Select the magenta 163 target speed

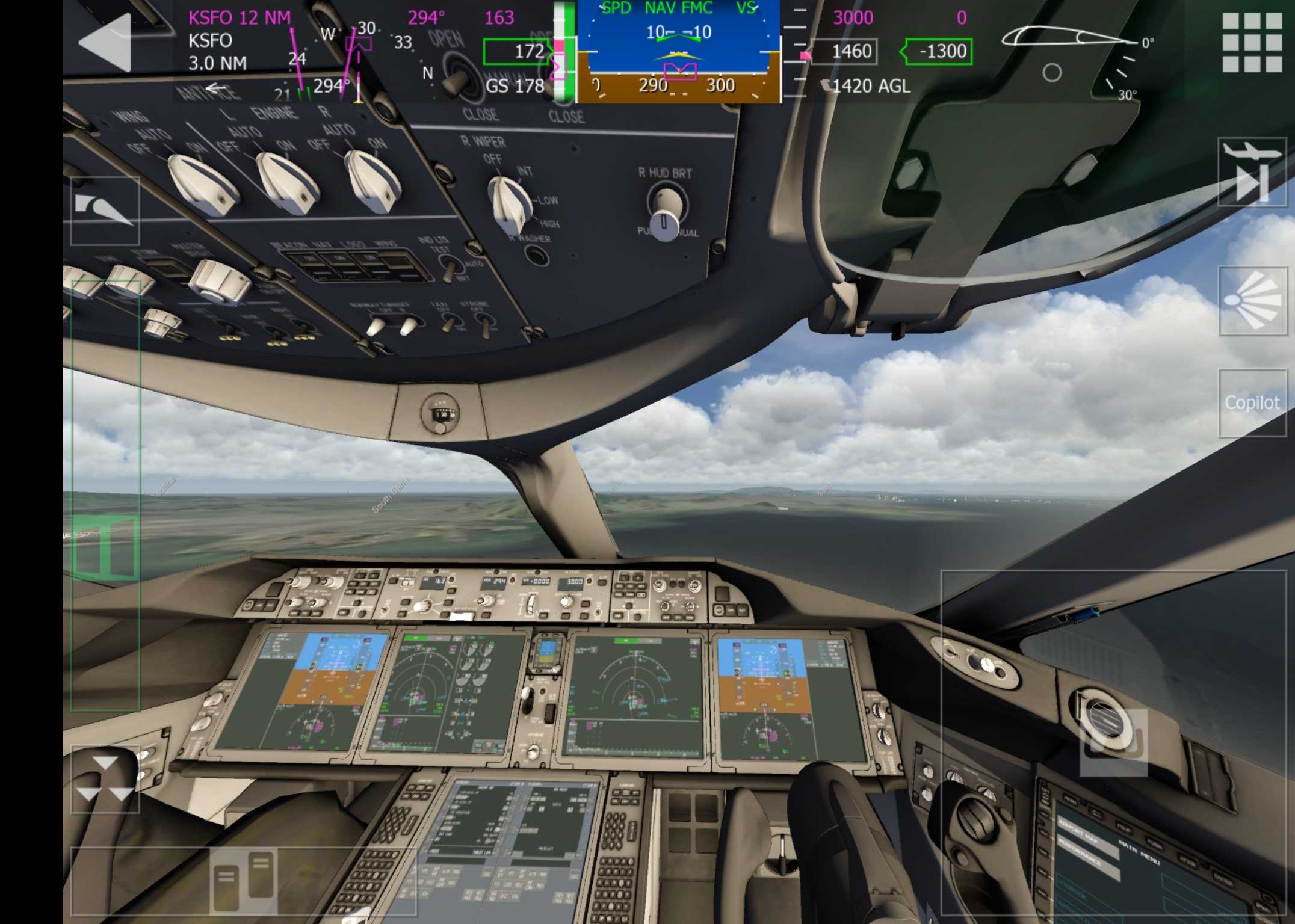499,18
